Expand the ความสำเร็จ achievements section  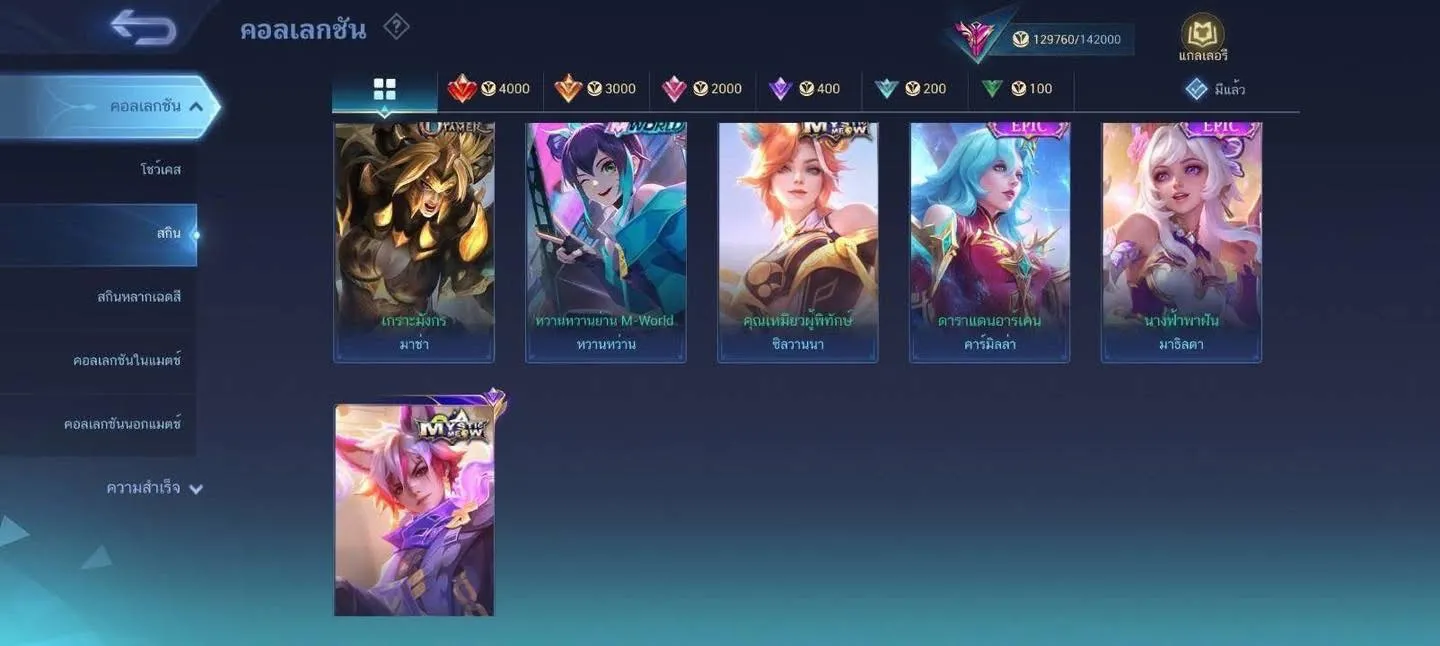pos(154,488)
